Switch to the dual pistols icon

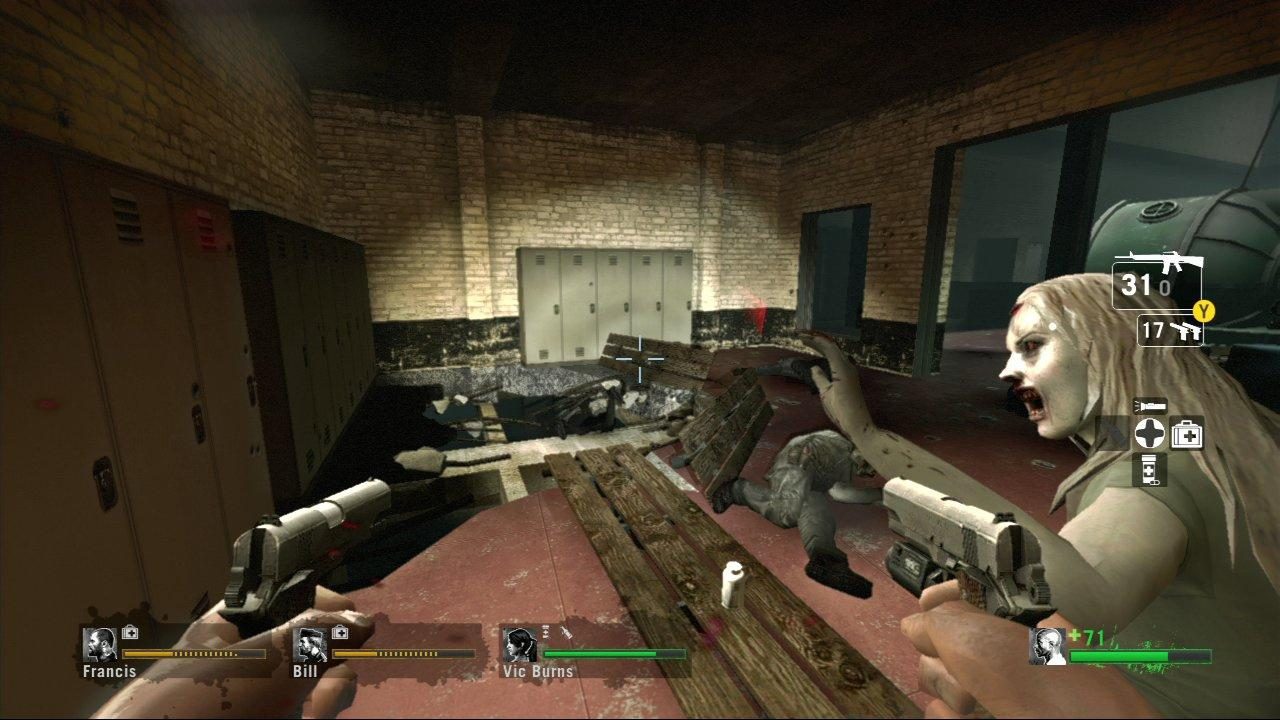point(1187,331)
